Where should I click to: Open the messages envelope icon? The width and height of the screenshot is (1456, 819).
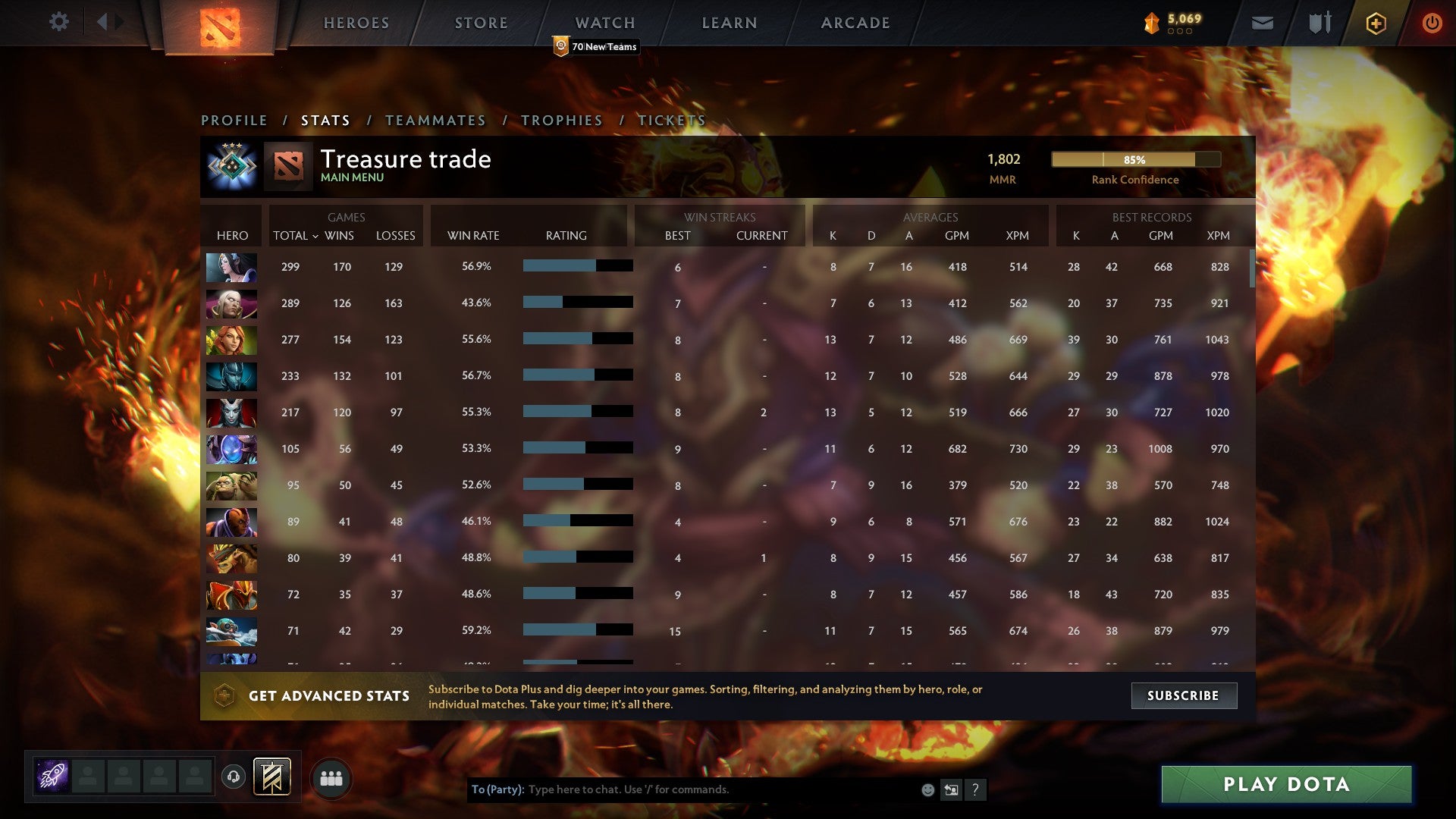tap(1262, 22)
